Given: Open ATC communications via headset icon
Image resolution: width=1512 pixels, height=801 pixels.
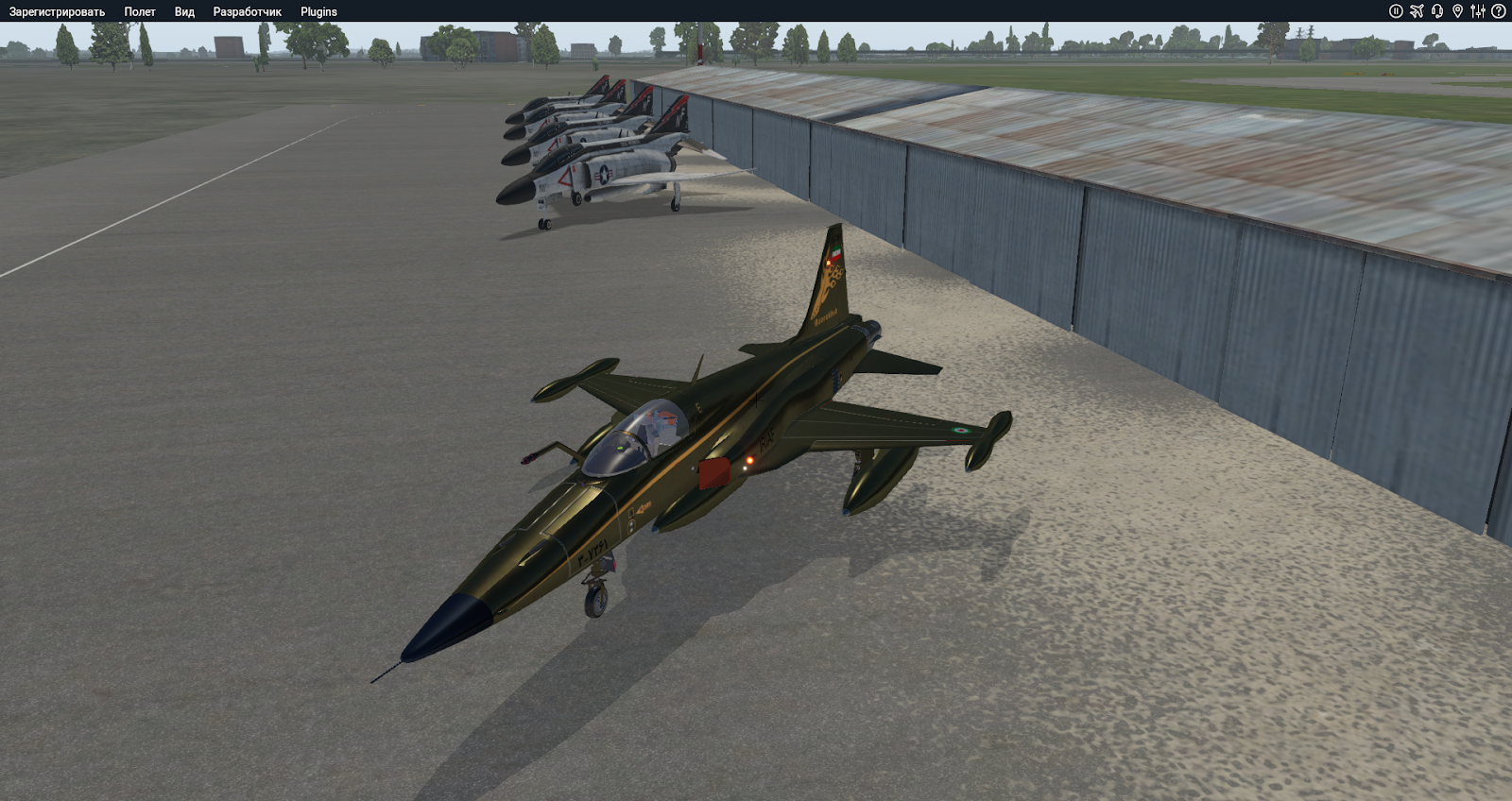Looking at the screenshot, I should pos(1437,10).
